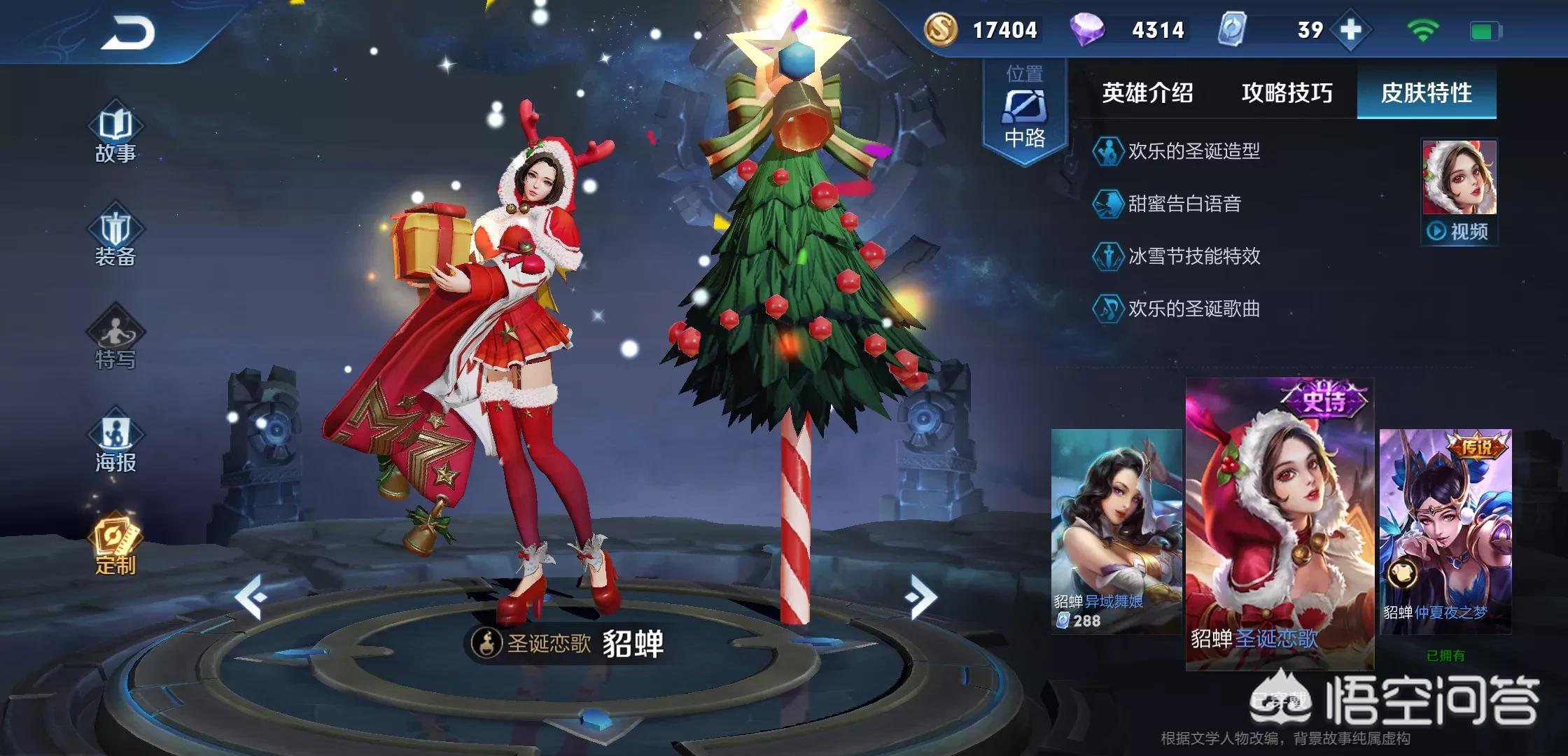1568x756 pixels.
Task: View the 冰雪节技能特效 feature
Action: [1193, 256]
